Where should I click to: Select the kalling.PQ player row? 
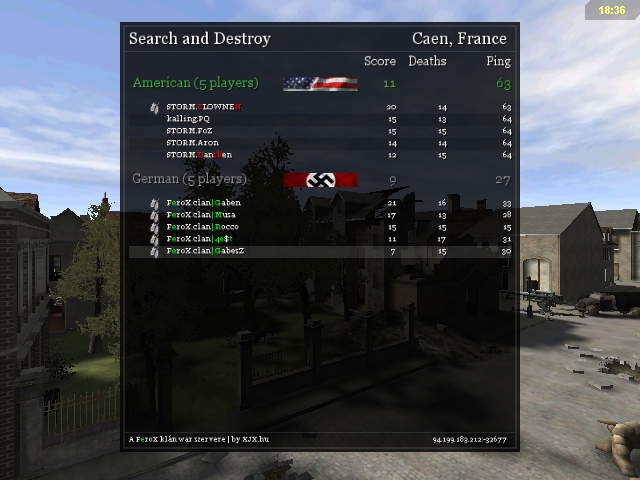coord(188,119)
